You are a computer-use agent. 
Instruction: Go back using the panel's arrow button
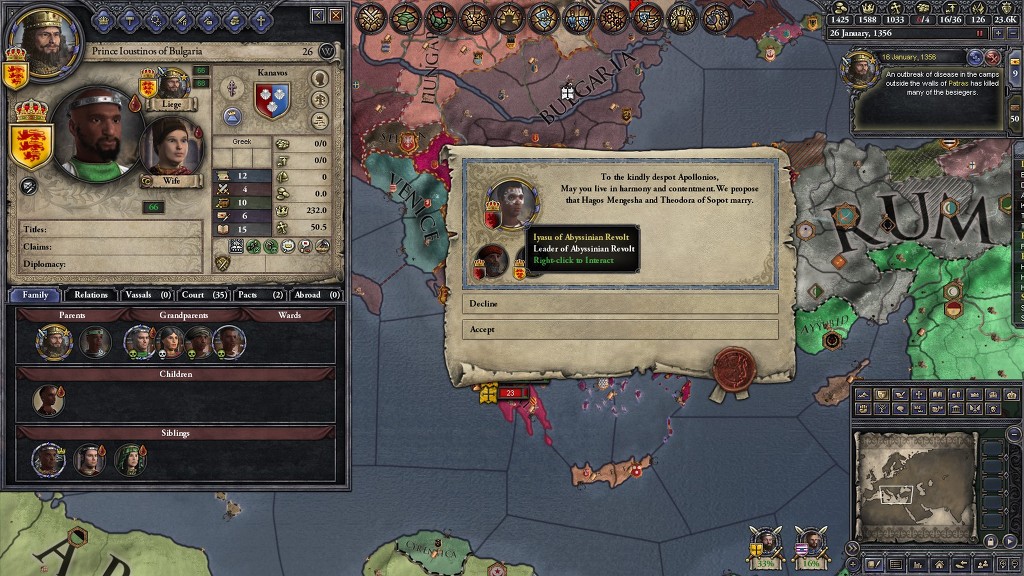[318, 16]
